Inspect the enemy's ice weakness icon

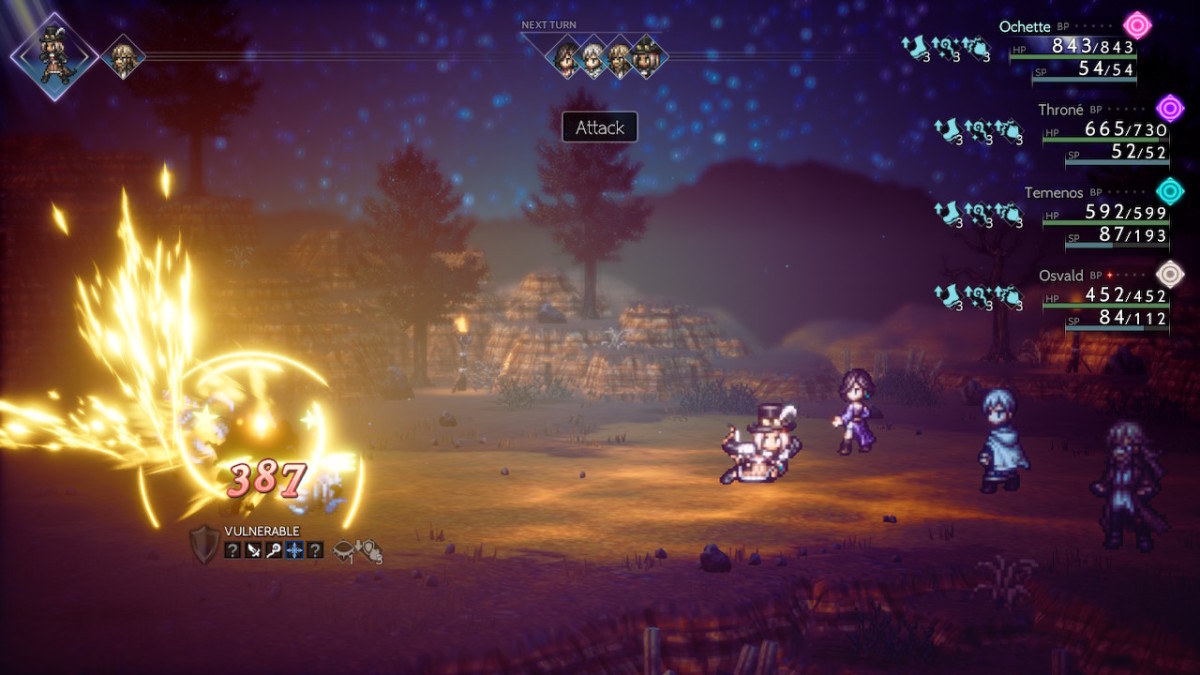(295, 549)
